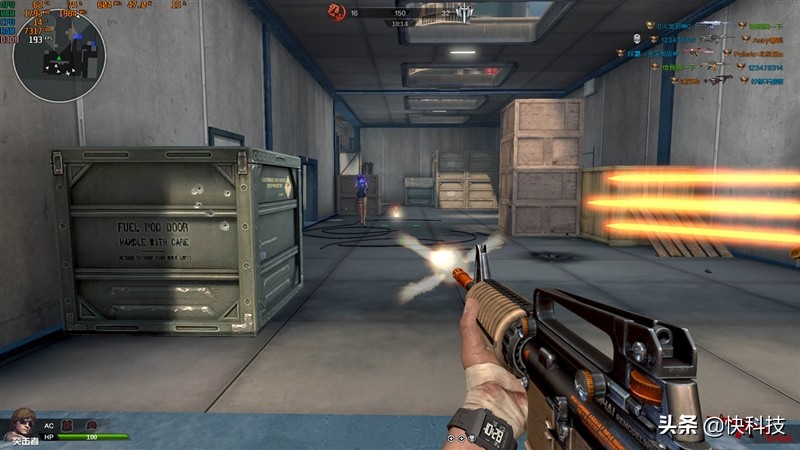Click the red fist team emblem
The image size is (800, 450).
click(x=336, y=12)
